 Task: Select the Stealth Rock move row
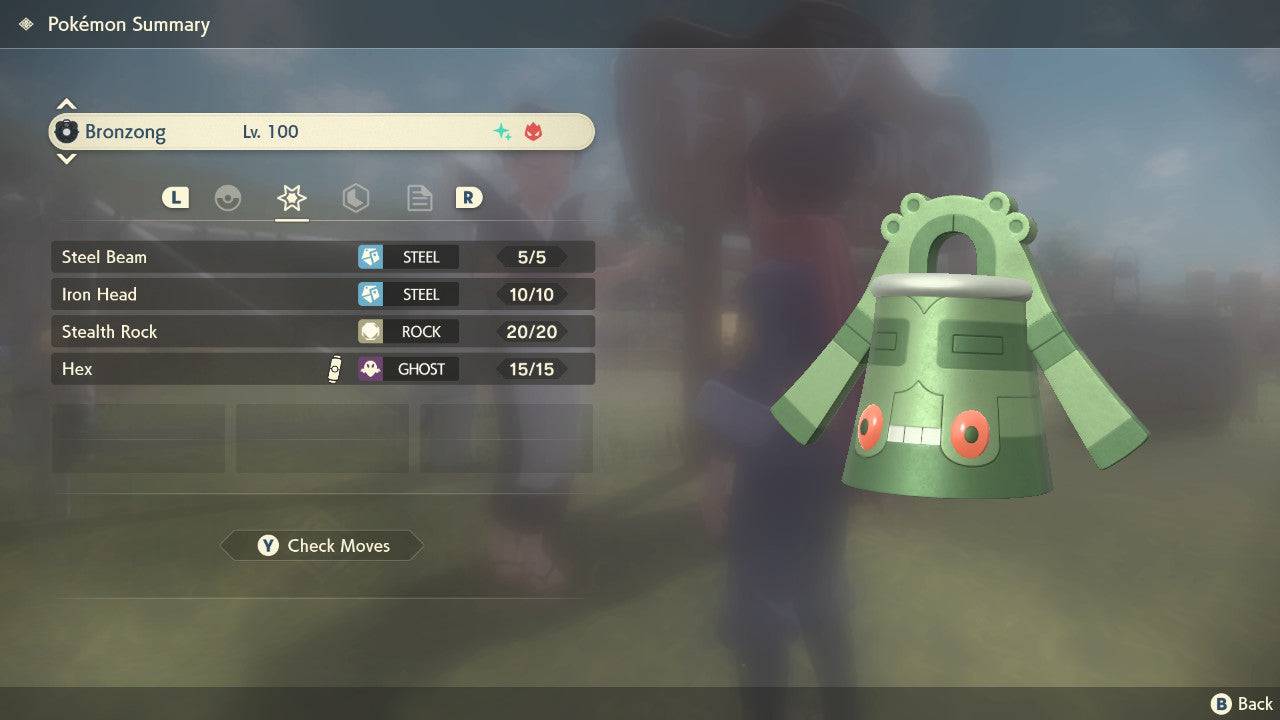pyautogui.click(x=322, y=332)
